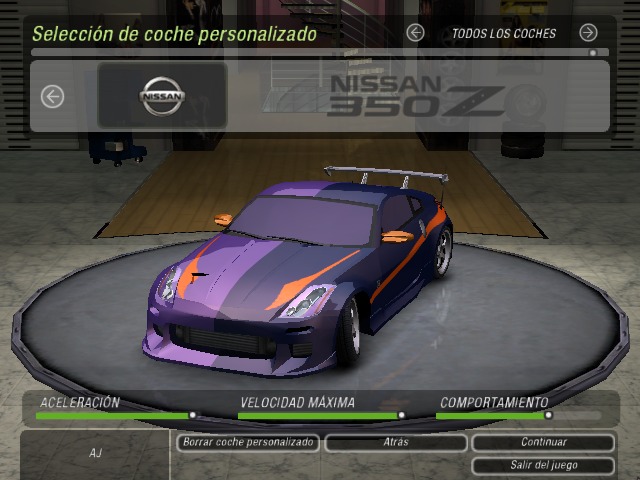Exit via 'Salir del juego' button
Screen dimensions: 640x480
pyautogui.click(x=543, y=465)
